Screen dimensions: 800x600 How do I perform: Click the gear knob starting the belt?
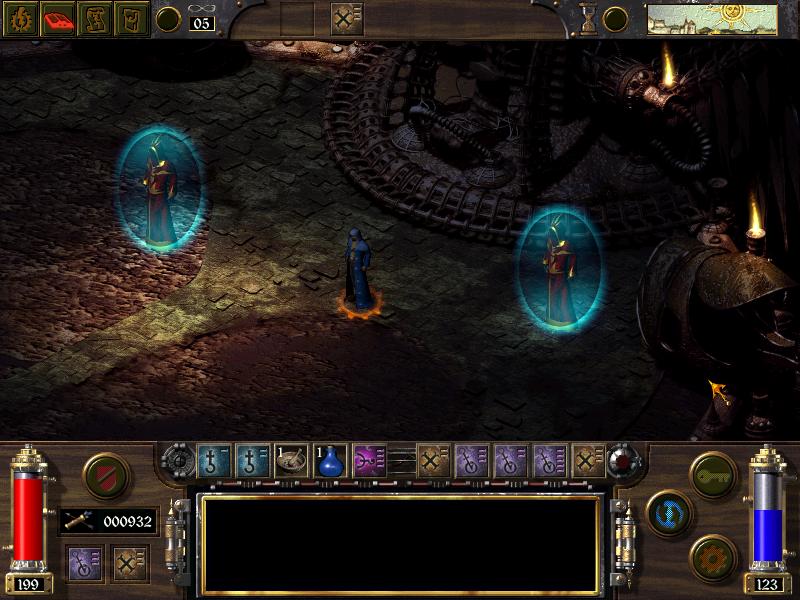[178, 460]
